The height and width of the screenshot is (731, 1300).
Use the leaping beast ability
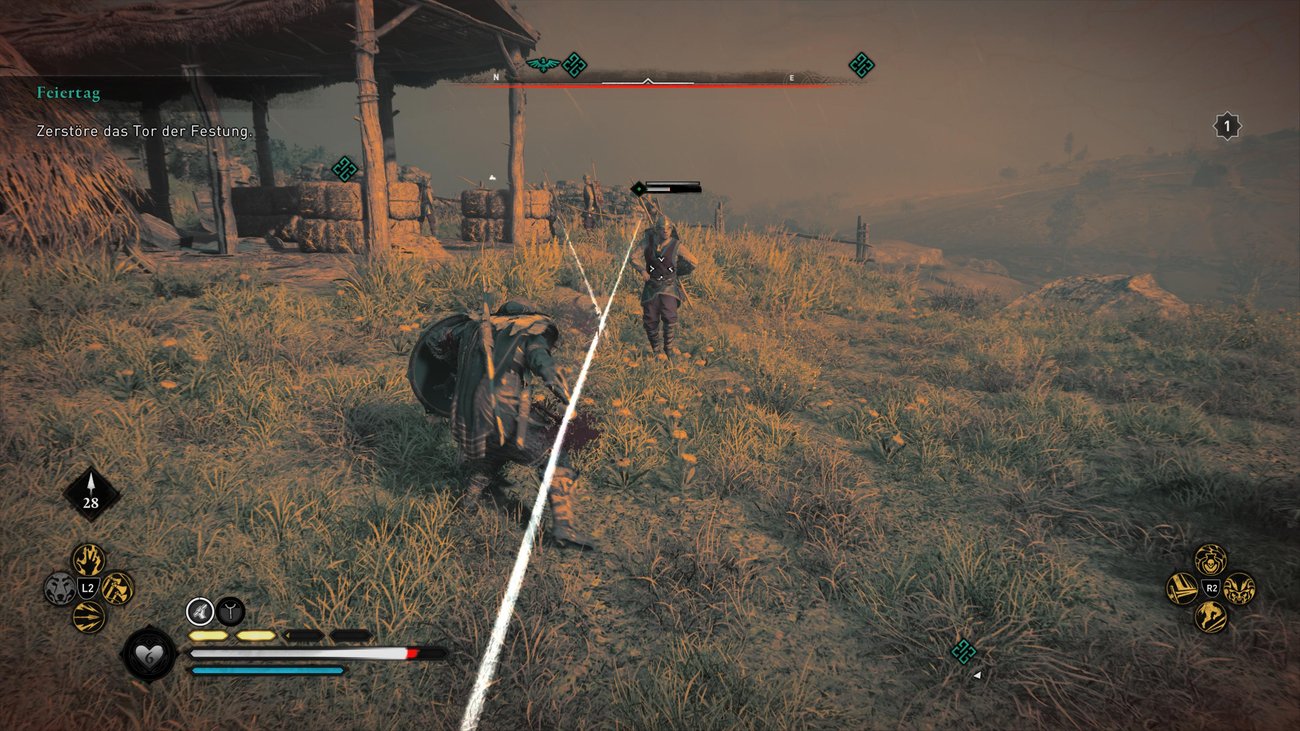pyautogui.click(x=1210, y=617)
